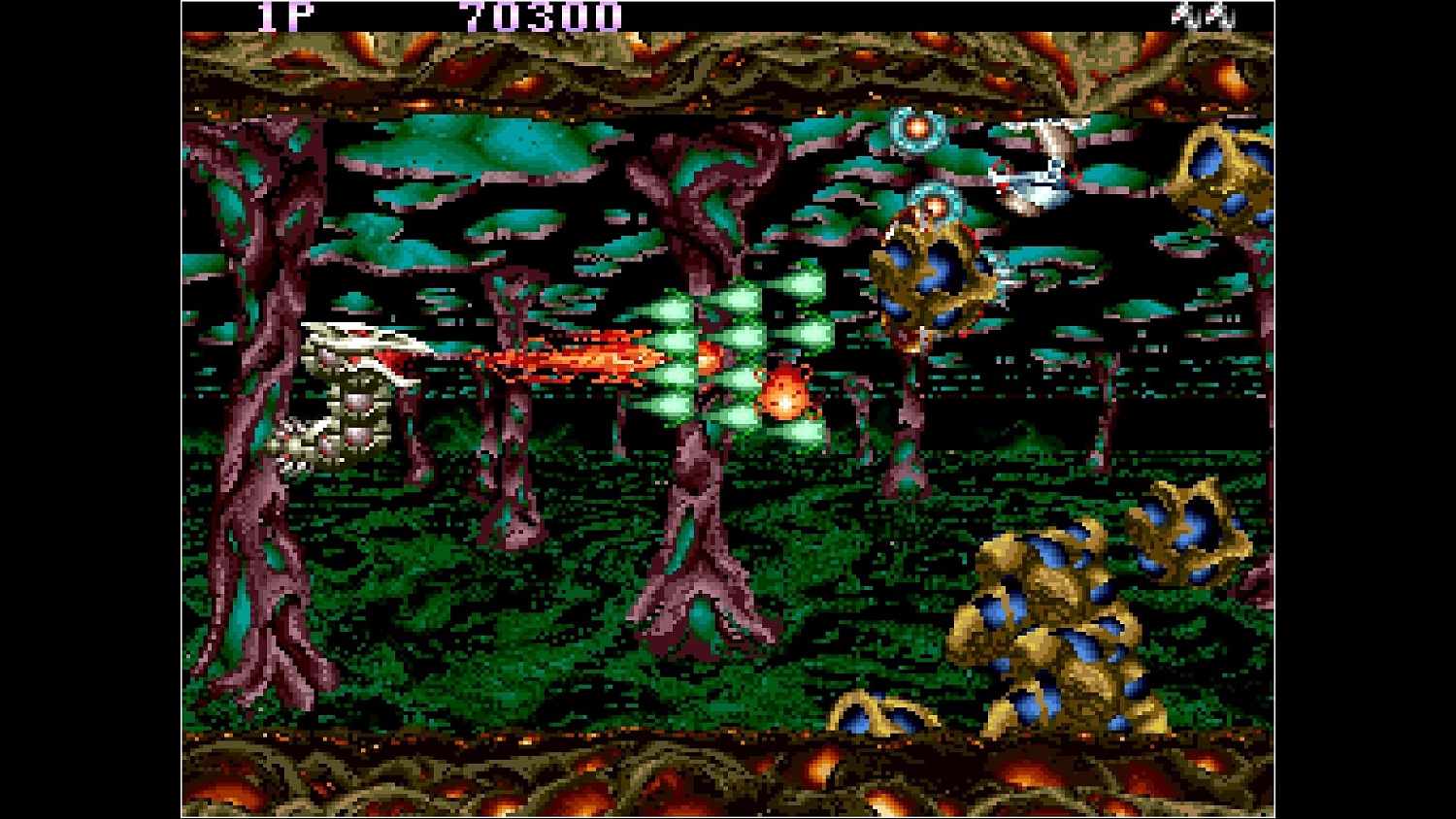1456x819 pixels.
Task: Click the right dragon life icon
Action: coord(1216,15)
